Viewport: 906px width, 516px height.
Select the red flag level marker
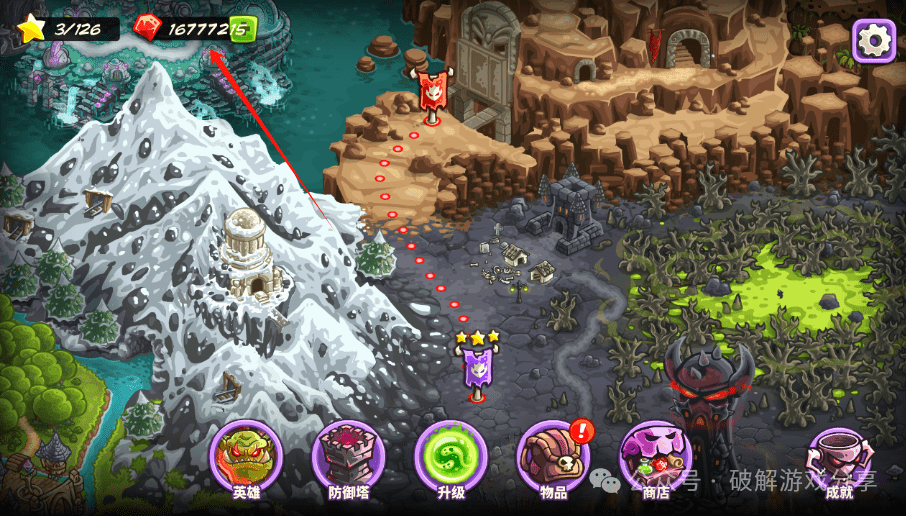pyautogui.click(x=431, y=94)
